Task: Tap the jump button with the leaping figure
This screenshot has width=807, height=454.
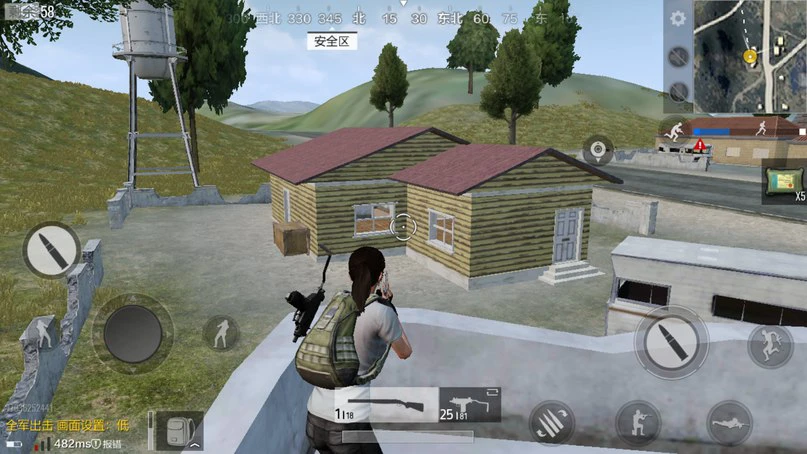Action: (x=770, y=344)
